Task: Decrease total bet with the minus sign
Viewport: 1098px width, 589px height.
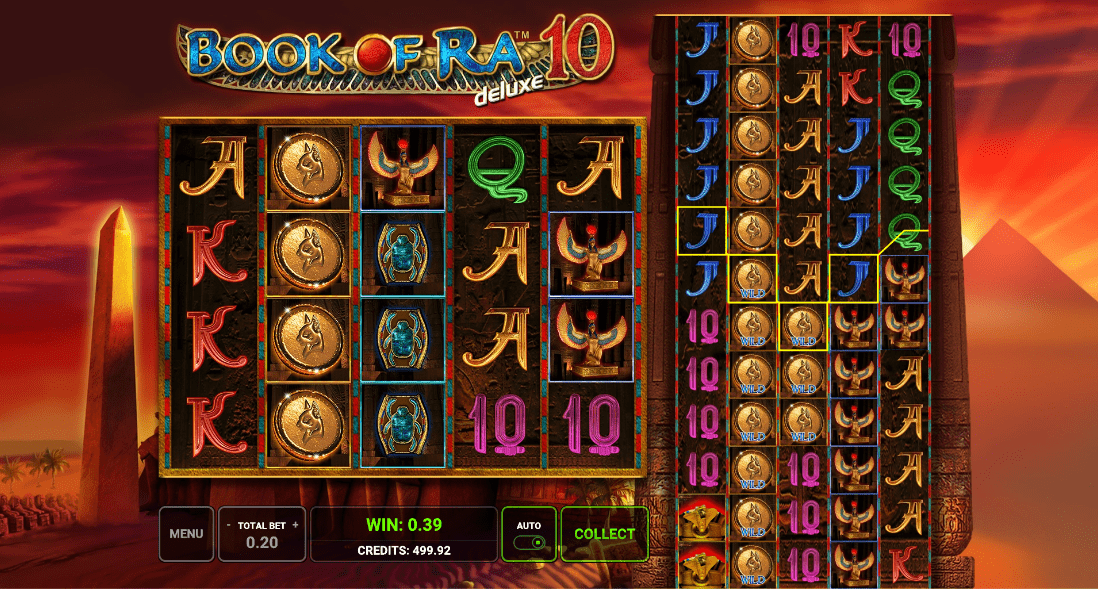Action: (x=228, y=525)
